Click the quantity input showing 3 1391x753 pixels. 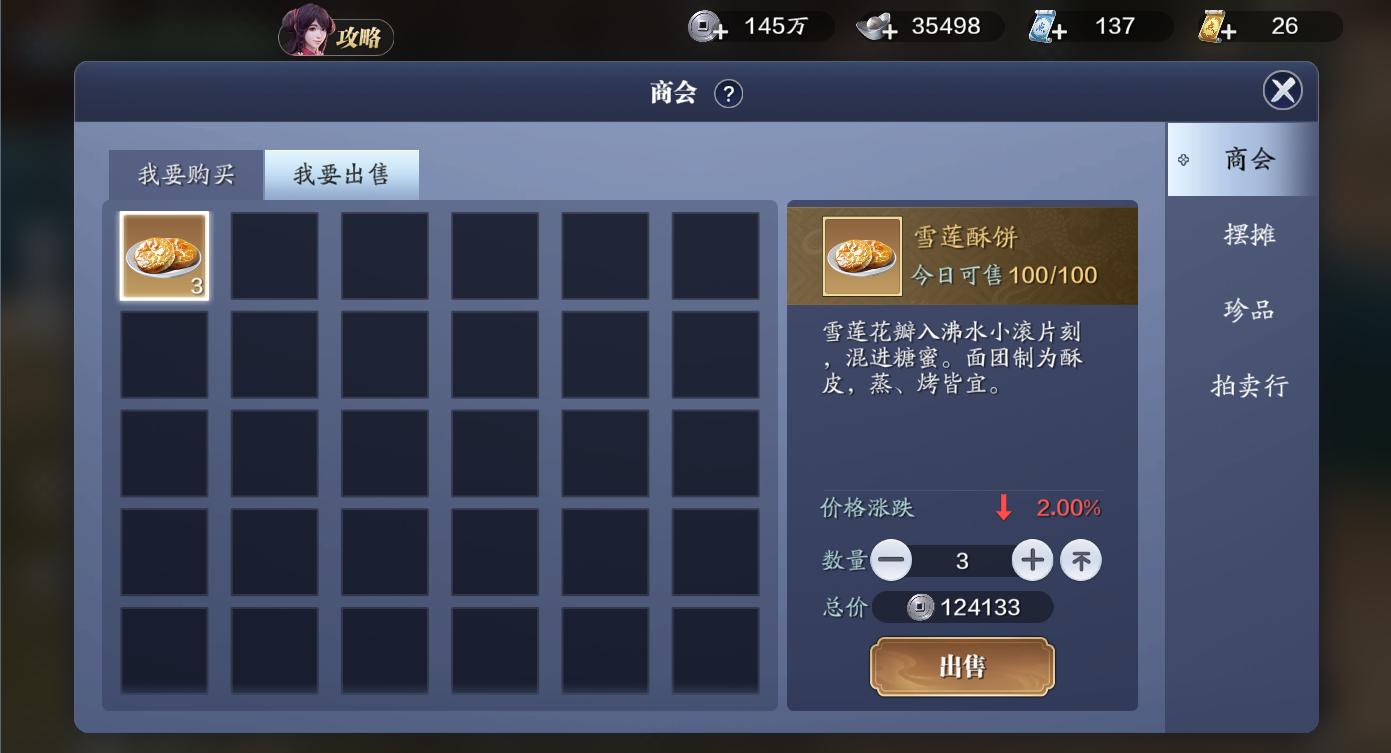coord(962,560)
